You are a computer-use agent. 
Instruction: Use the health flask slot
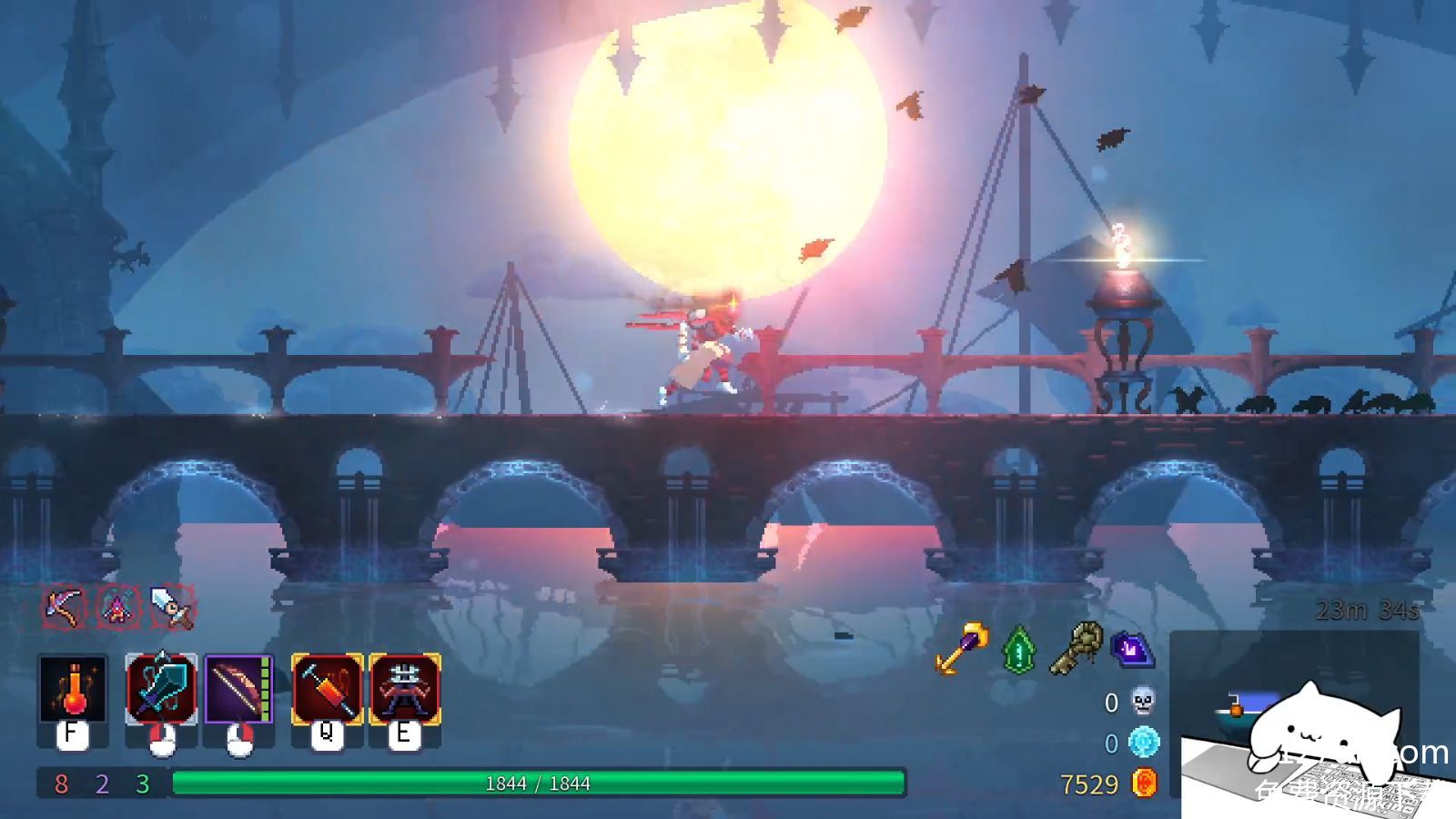pos(73,689)
